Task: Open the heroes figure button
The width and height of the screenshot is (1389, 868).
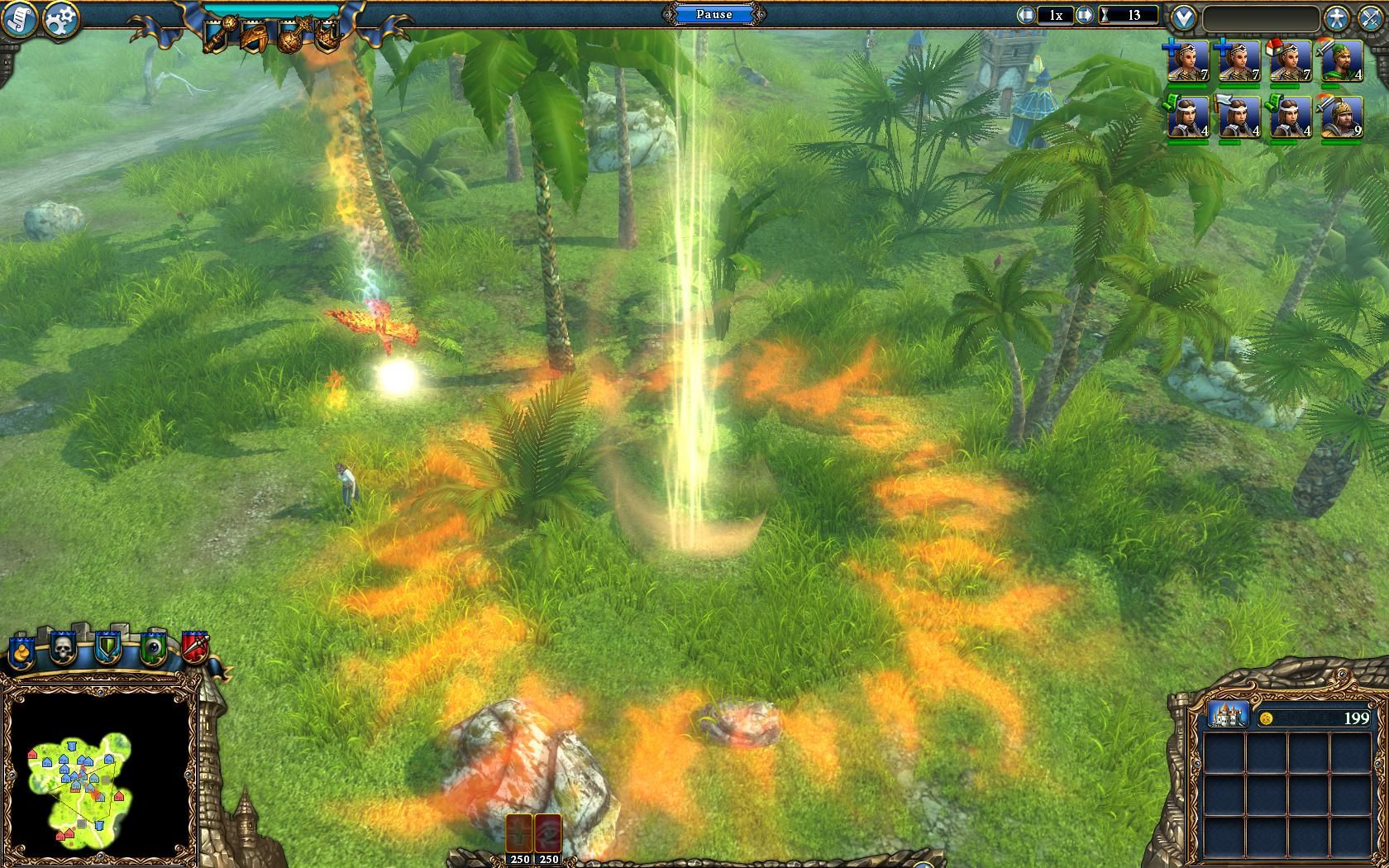Action: coord(1336,17)
